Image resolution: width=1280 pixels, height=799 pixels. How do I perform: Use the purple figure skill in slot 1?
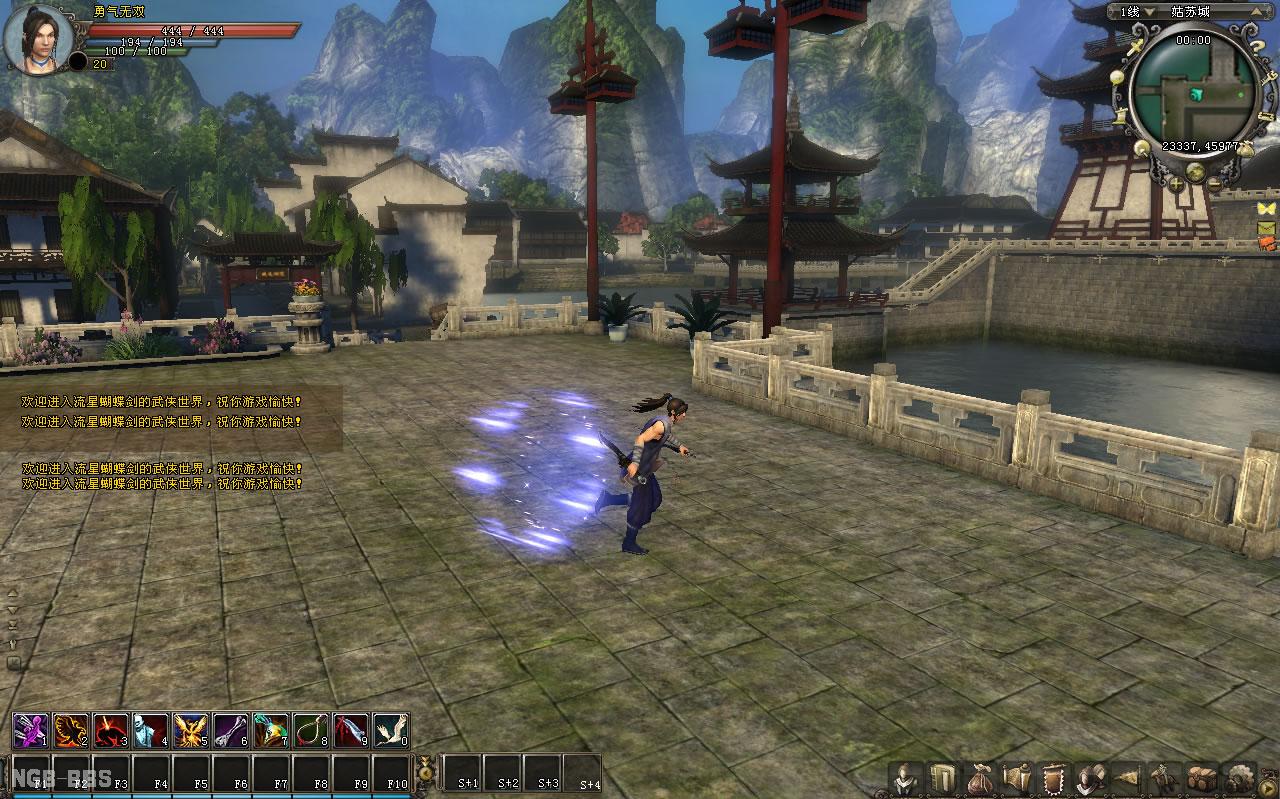30,731
